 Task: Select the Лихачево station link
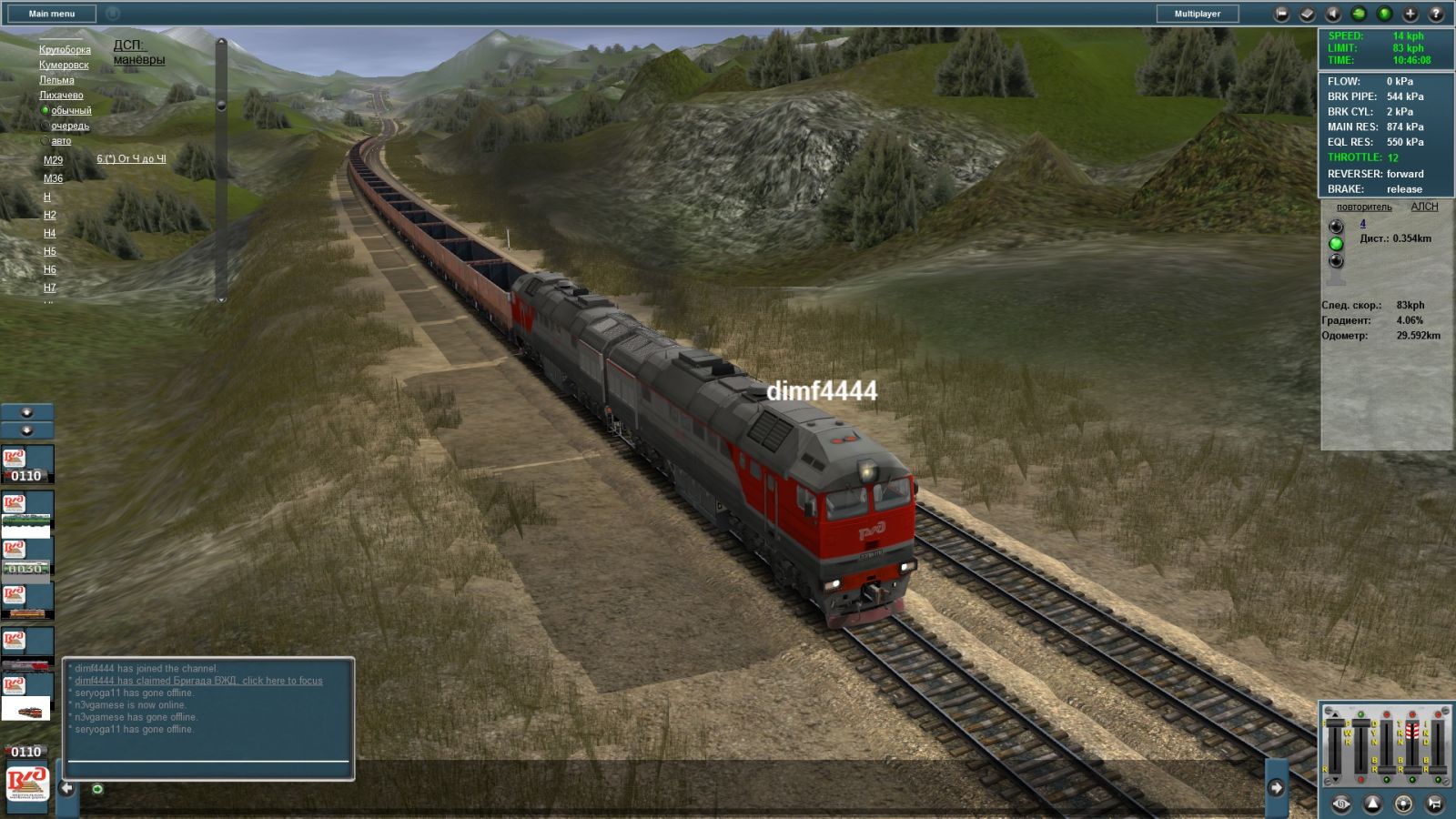(61, 96)
